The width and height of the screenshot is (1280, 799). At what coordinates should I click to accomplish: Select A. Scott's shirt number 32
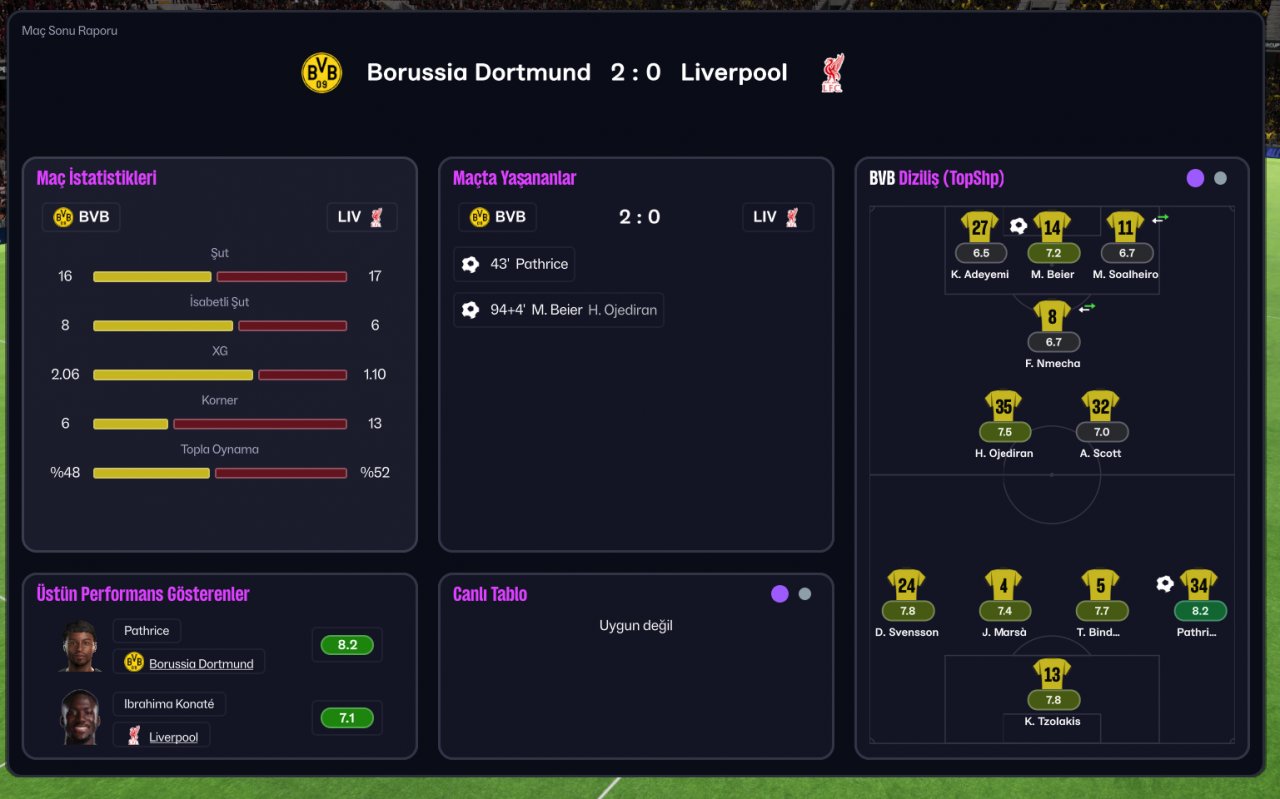[1100, 406]
